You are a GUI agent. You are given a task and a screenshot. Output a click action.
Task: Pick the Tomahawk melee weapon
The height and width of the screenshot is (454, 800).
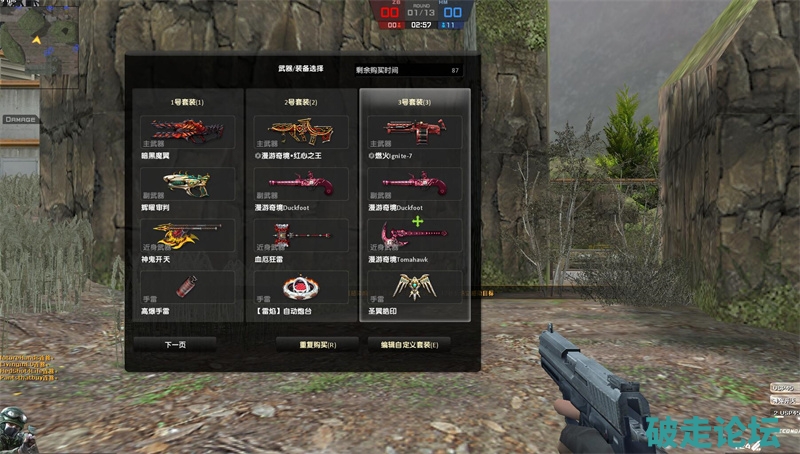pyautogui.click(x=415, y=235)
